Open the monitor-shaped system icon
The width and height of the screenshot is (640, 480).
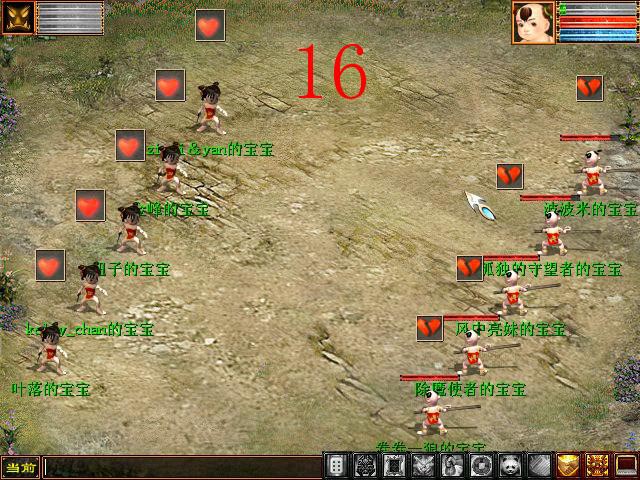627,466
